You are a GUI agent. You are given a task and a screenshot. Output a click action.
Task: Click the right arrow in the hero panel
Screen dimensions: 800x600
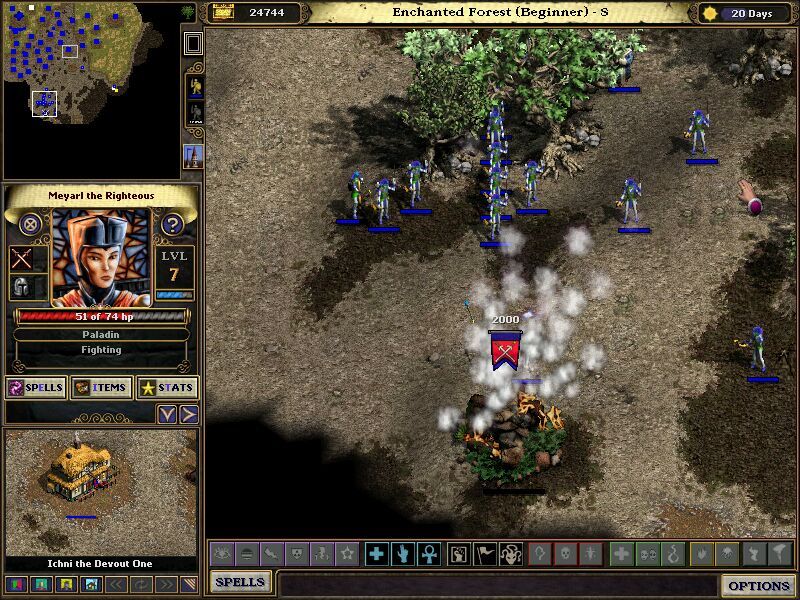(x=188, y=414)
